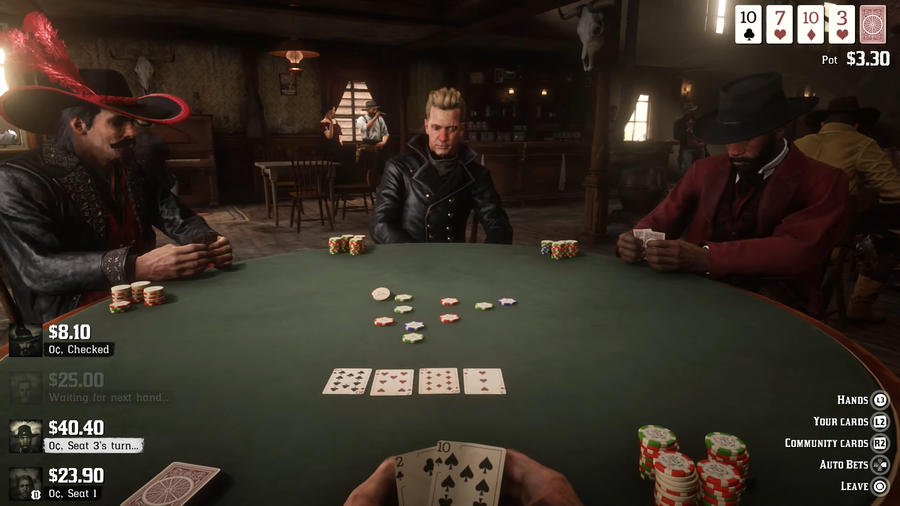This screenshot has width=900, height=506.
Task: Click the 10 of clubs HUD card icon
Action: pos(748,25)
